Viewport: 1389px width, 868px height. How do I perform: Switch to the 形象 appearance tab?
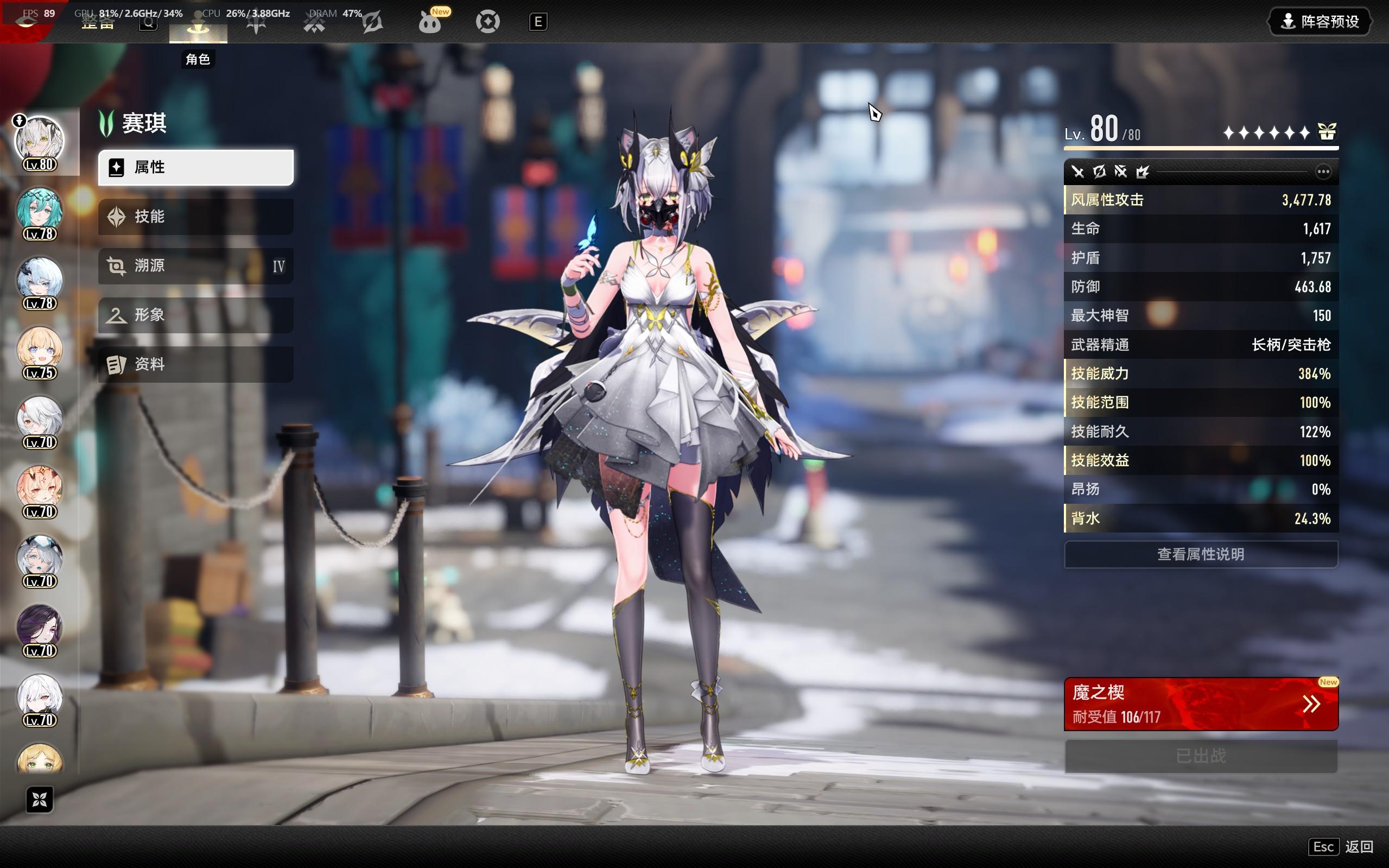(x=196, y=315)
